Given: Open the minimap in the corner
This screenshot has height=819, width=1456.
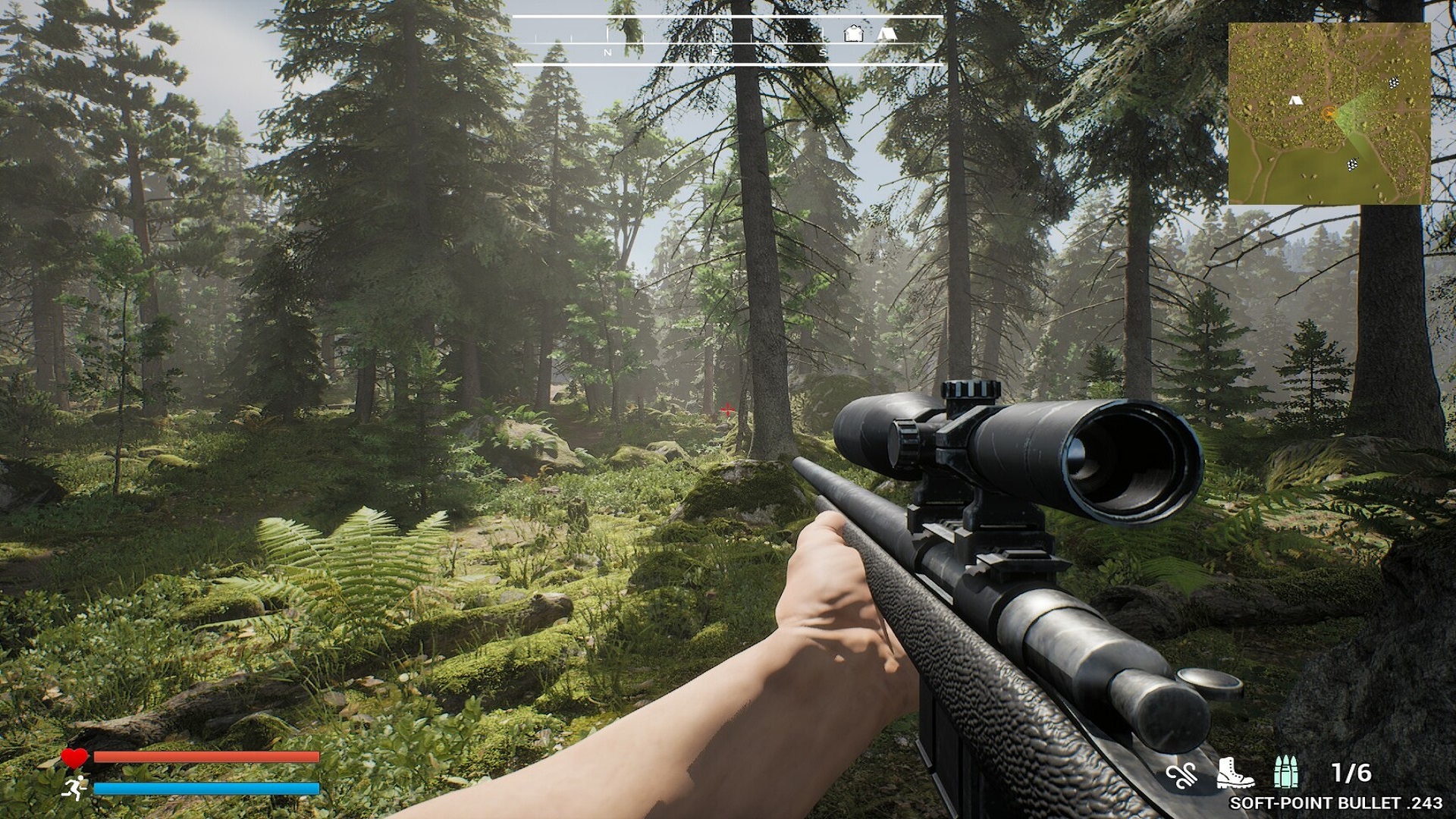Looking at the screenshot, I should point(1329,114).
